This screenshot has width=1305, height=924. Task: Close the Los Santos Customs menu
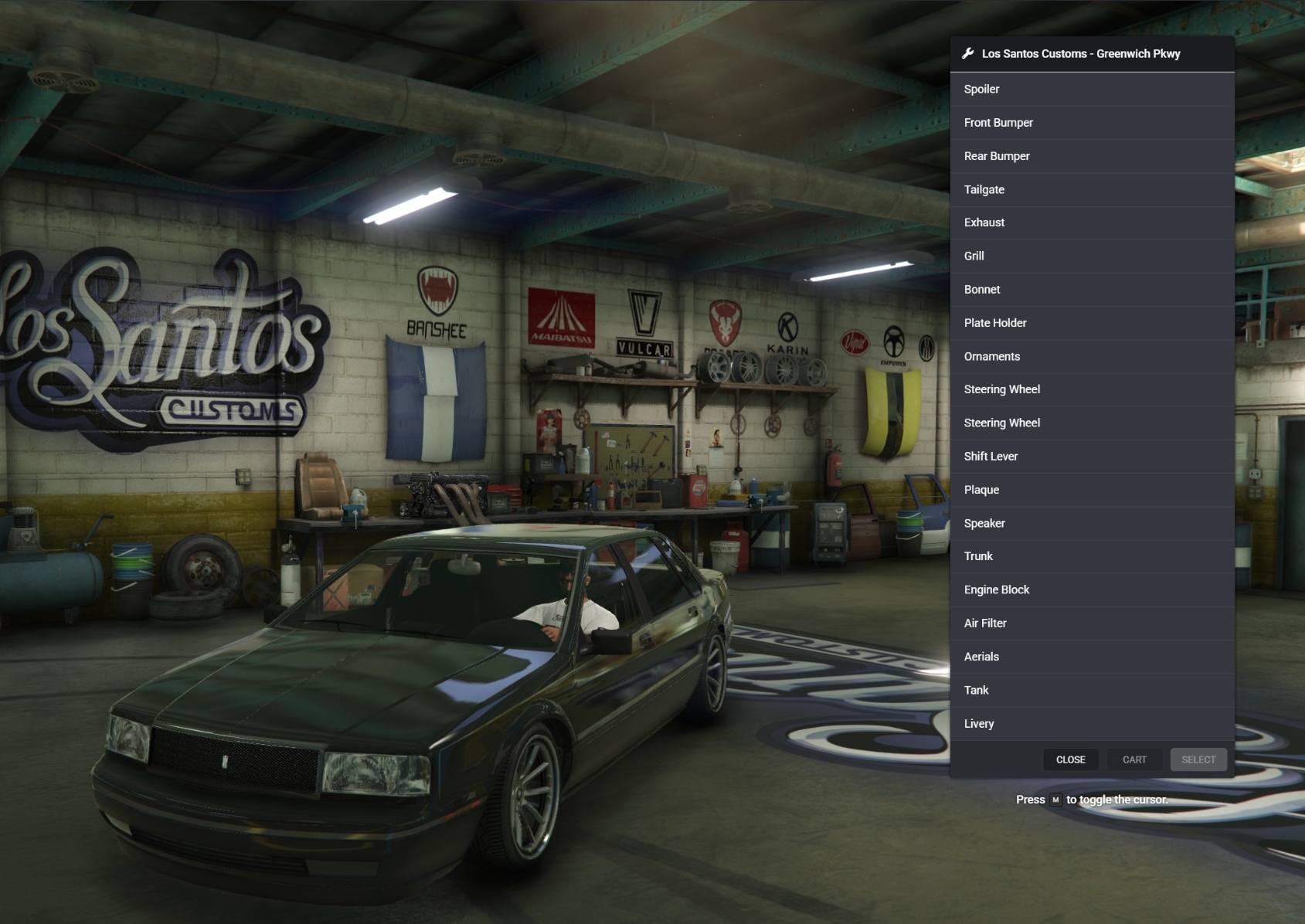pyautogui.click(x=1070, y=759)
